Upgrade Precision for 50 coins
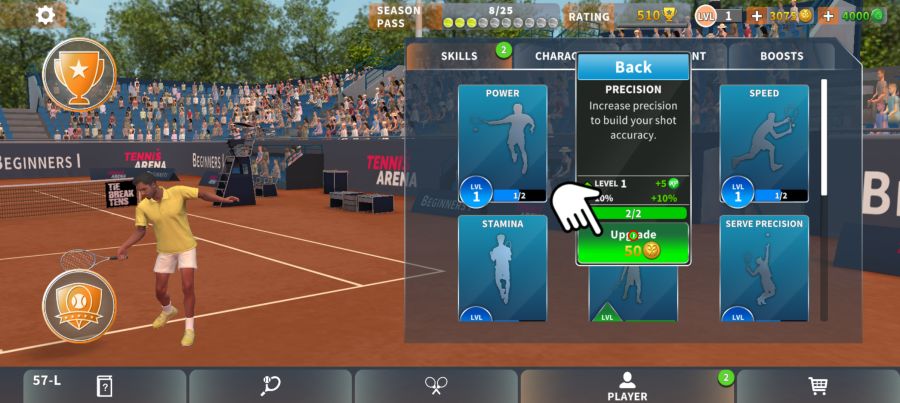Image resolution: width=900 pixels, height=403 pixels. pyautogui.click(x=633, y=242)
